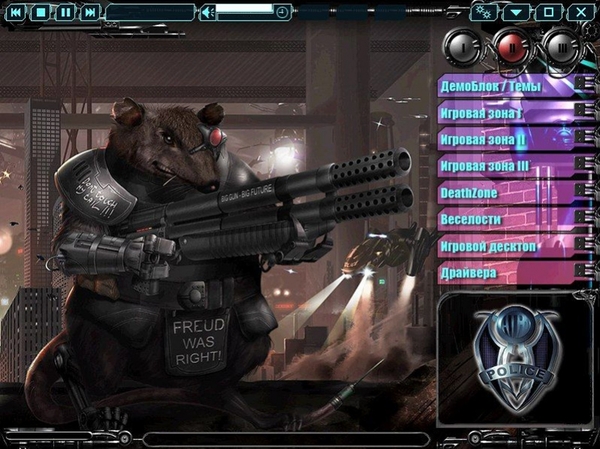Open the Демоблок / Темы section

(505, 87)
